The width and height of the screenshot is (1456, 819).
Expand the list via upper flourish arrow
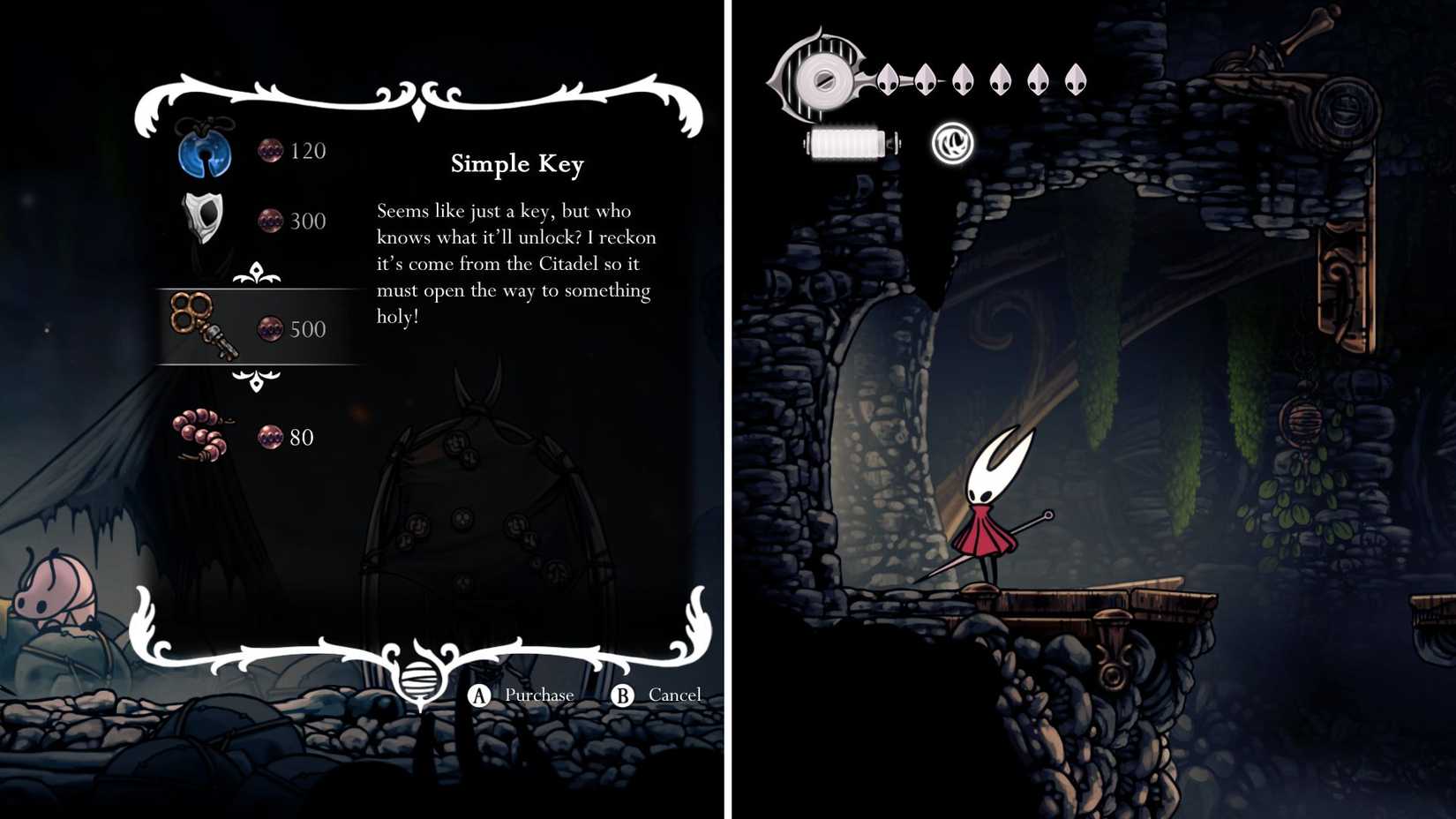tap(256, 268)
